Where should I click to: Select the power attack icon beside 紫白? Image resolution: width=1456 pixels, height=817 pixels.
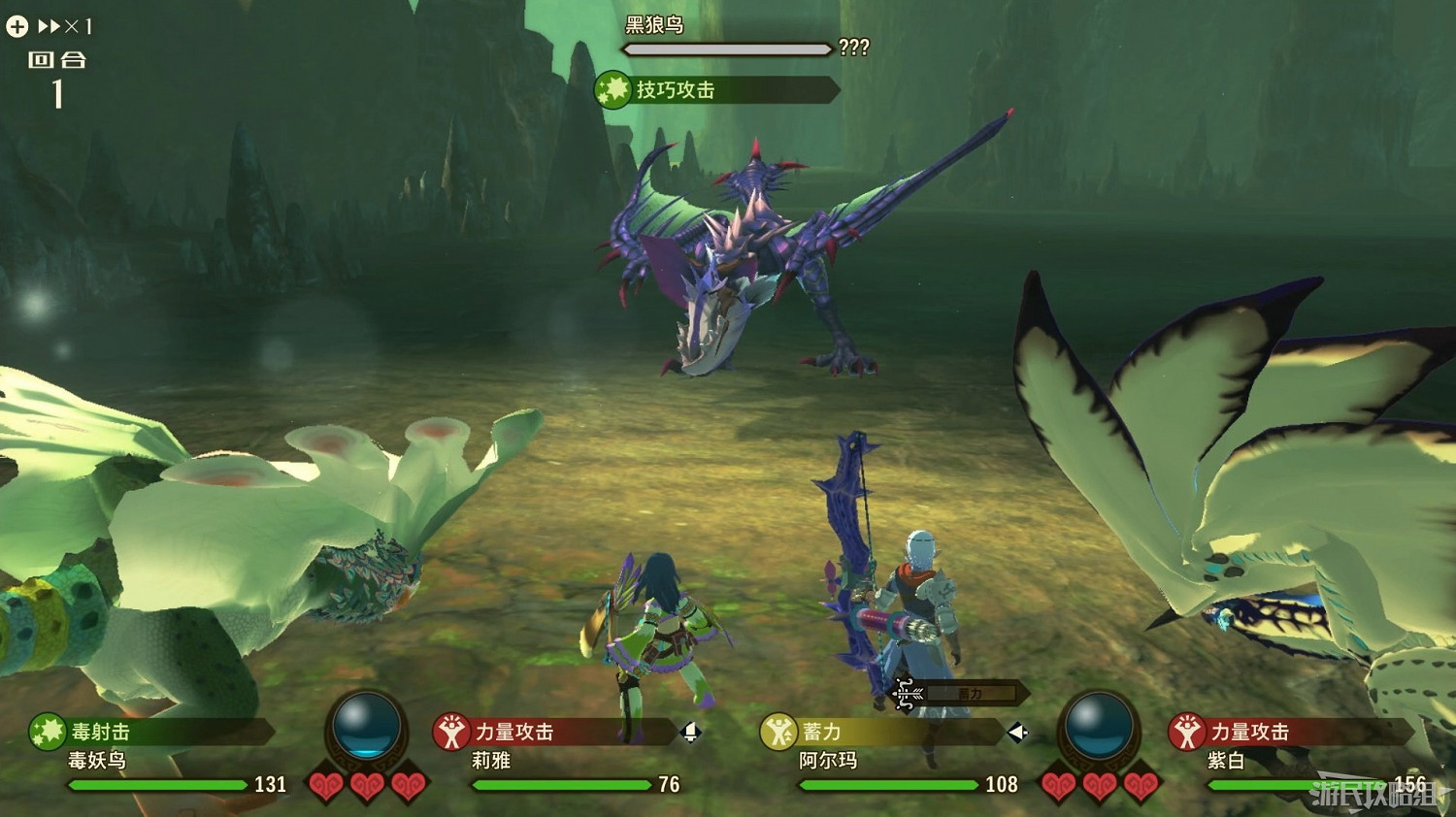[1186, 733]
